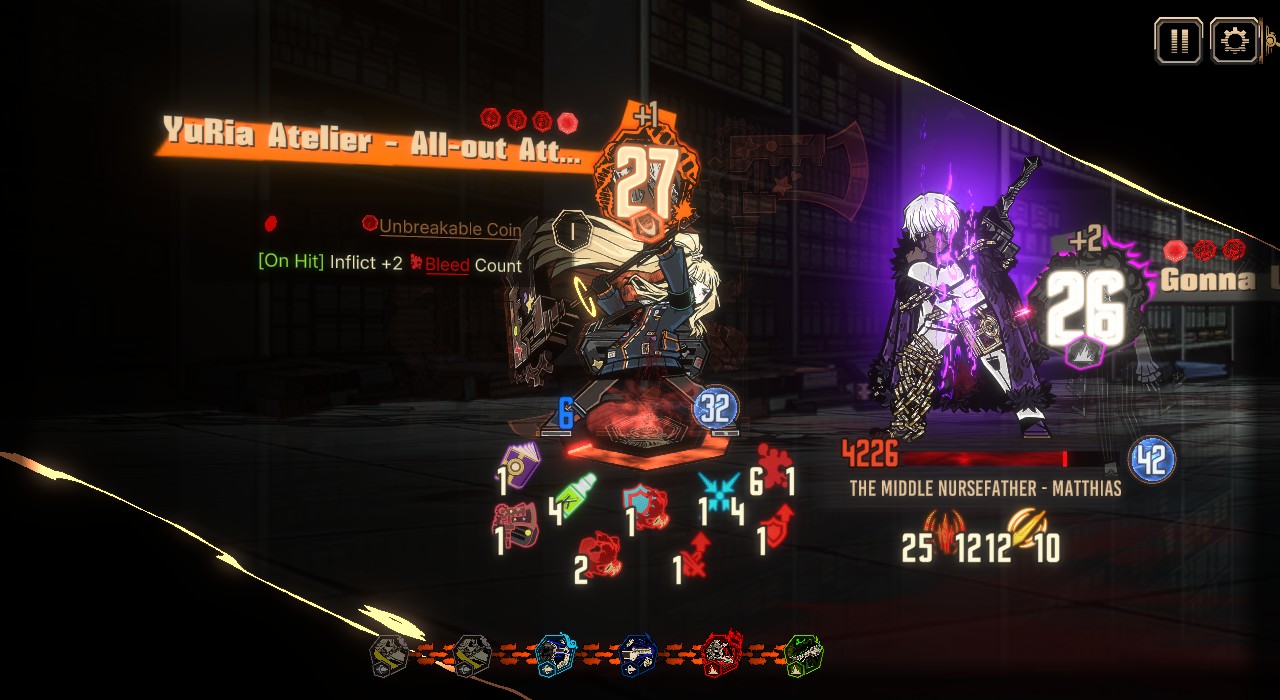Viewport: 1280px width, 700px height.
Task: Select the cyan skill icon in the chain
Action: (554, 655)
